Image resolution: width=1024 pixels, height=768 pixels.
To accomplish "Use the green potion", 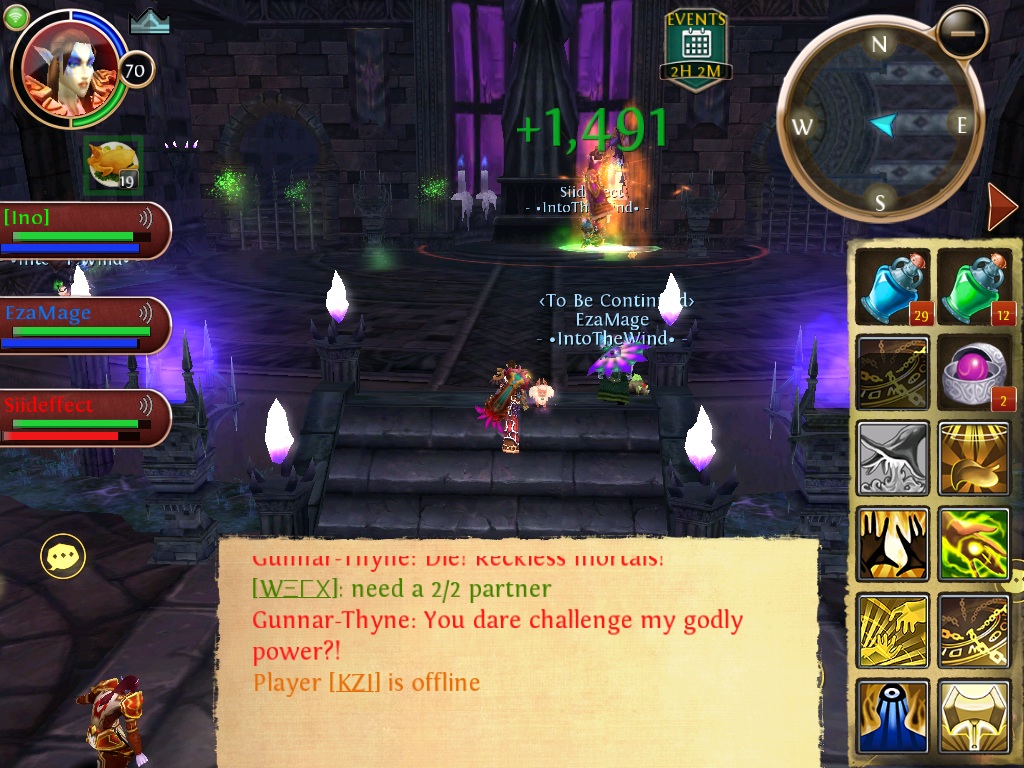I will [975, 287].
